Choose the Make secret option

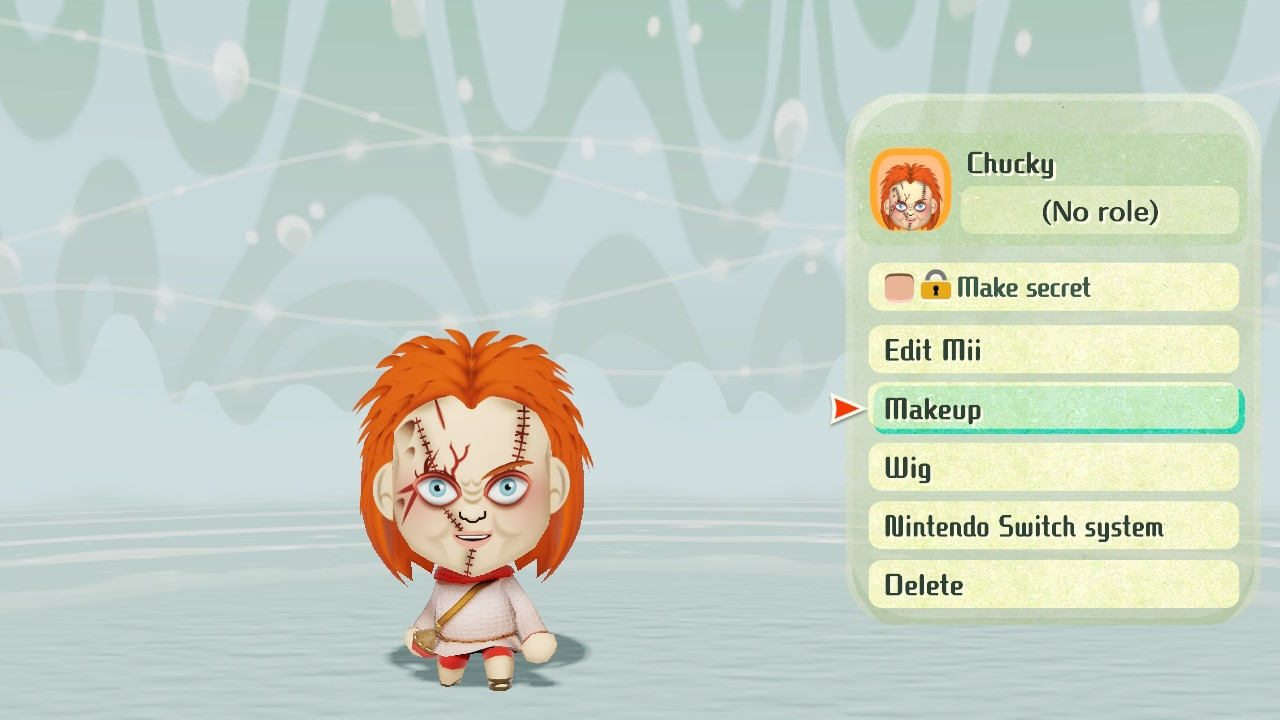(x=1053, y=288)
